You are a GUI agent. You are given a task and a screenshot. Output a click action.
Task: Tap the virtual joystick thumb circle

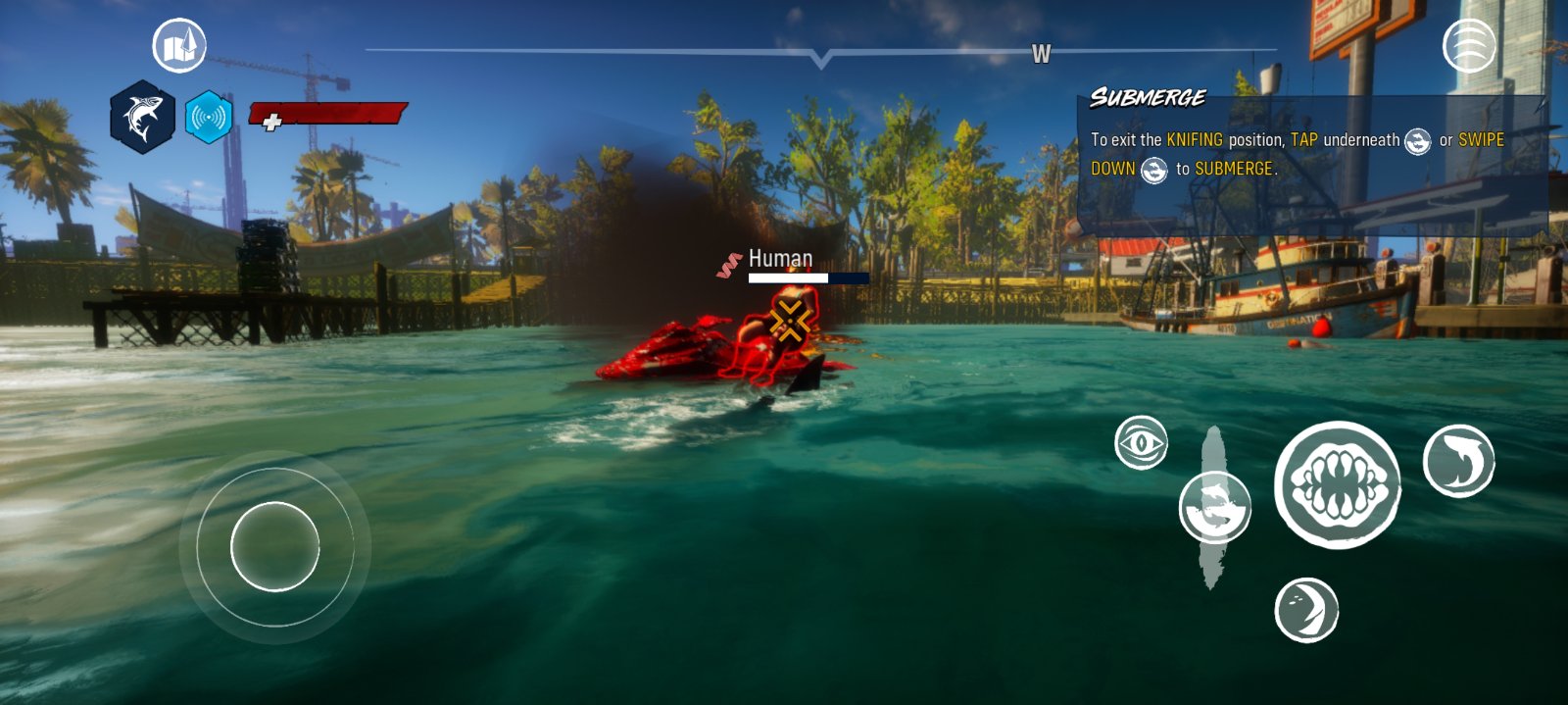(275, 546)
